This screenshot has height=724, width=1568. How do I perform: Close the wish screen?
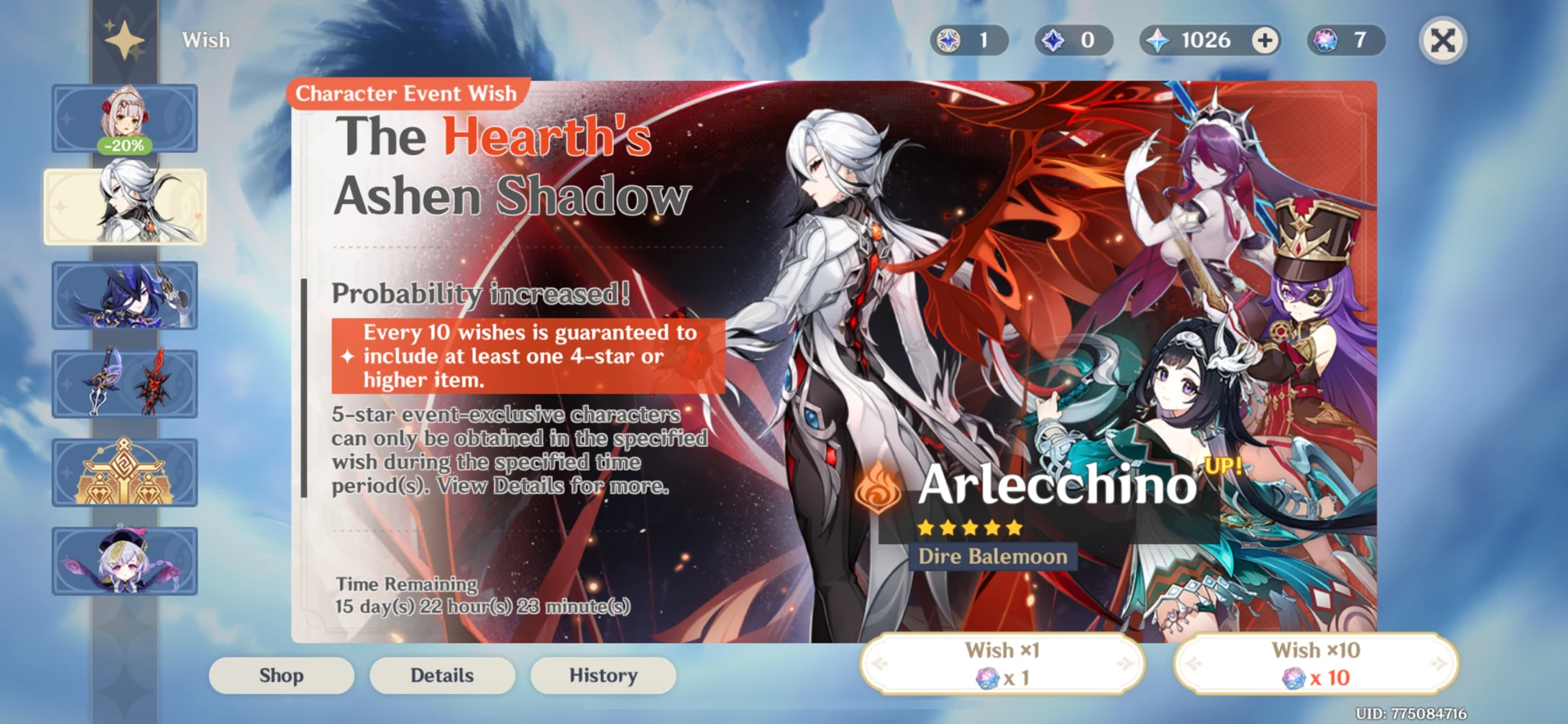click(1442, 38)
